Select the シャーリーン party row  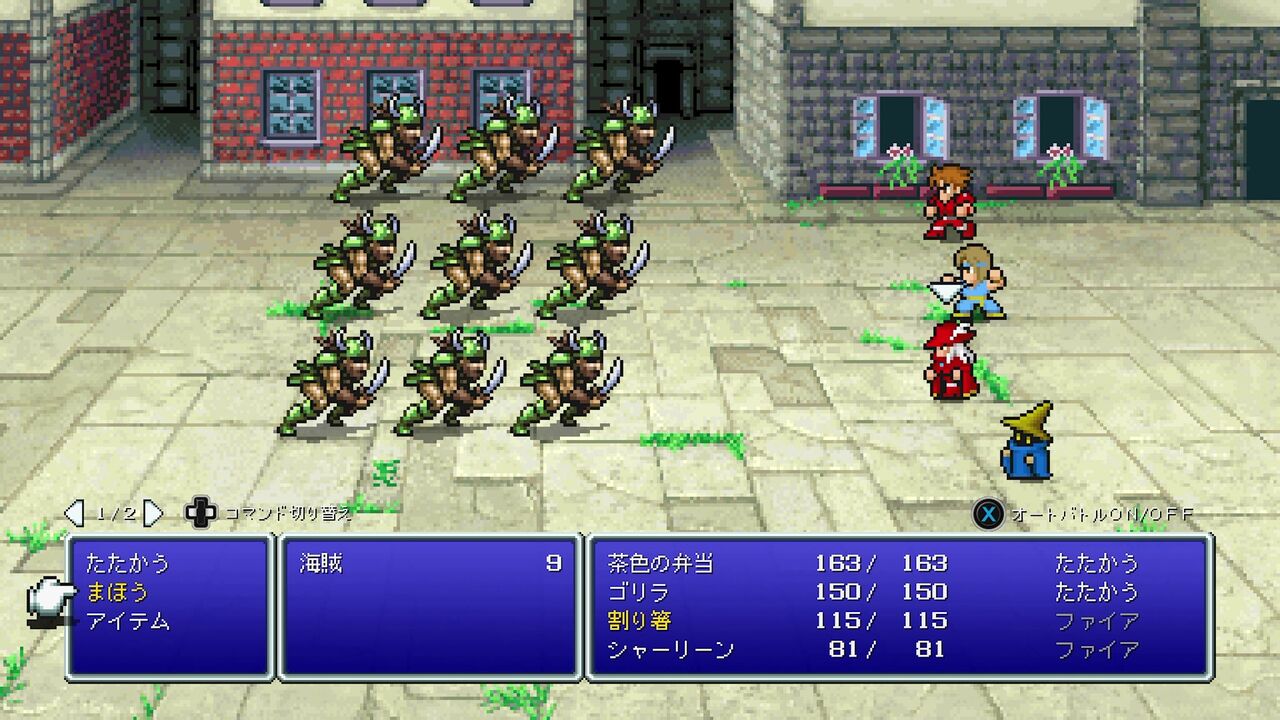[x=670, y=650]
